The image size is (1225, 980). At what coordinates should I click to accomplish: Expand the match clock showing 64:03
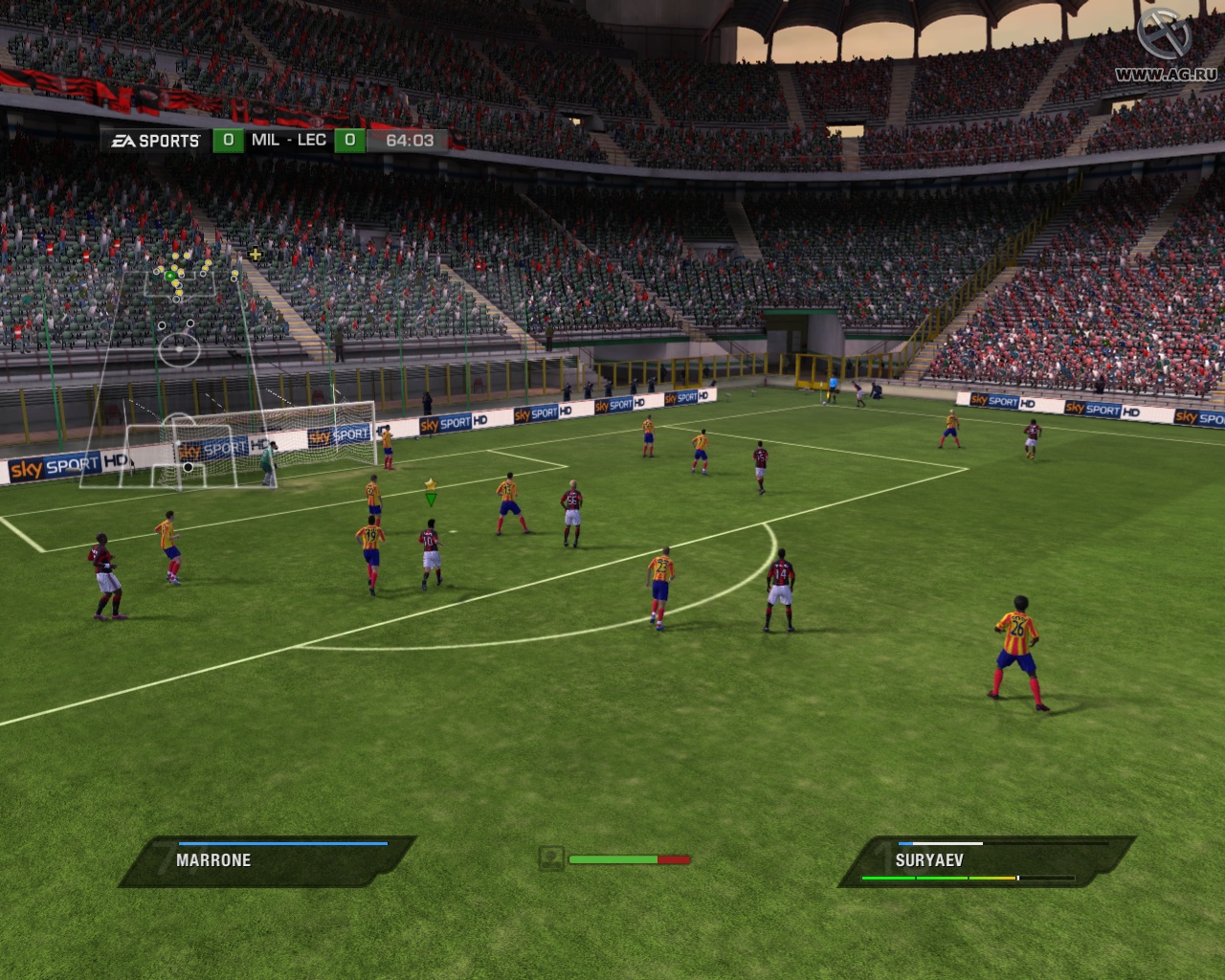point(412,140)
